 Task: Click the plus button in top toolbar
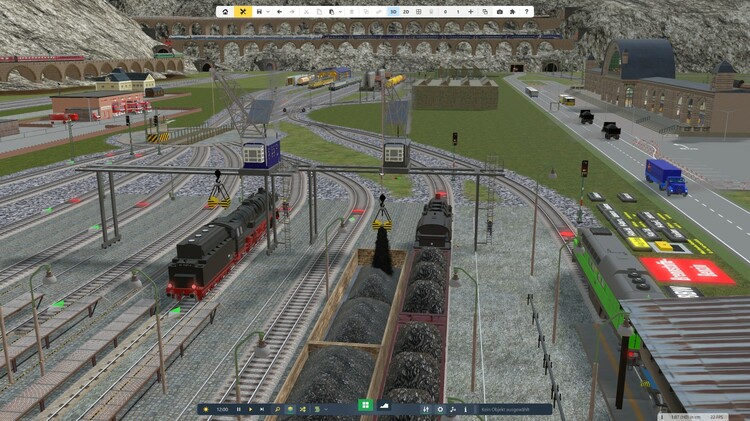471,12
